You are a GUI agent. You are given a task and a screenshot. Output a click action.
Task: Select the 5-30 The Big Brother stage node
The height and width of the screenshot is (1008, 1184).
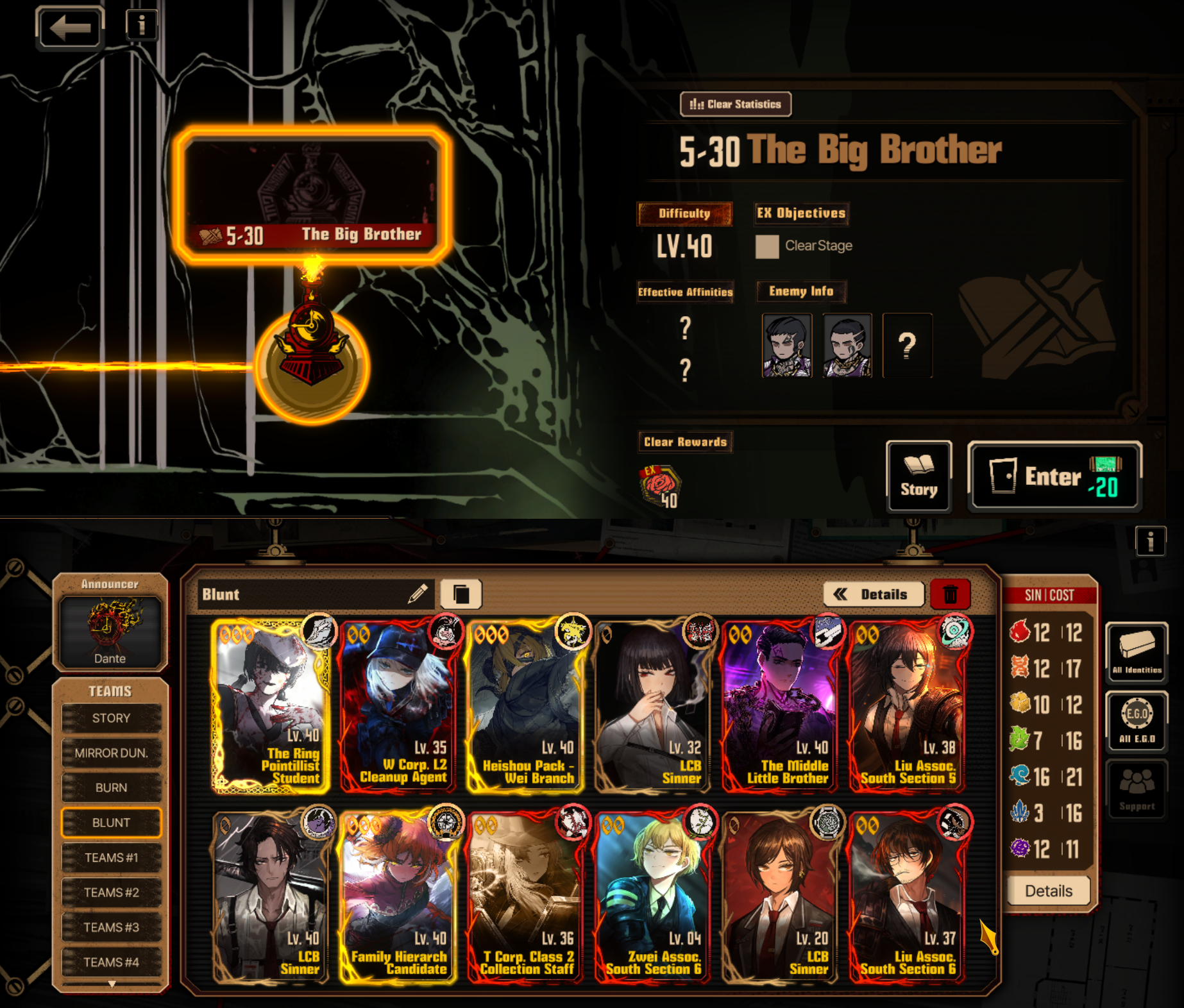tap(312, 196)
